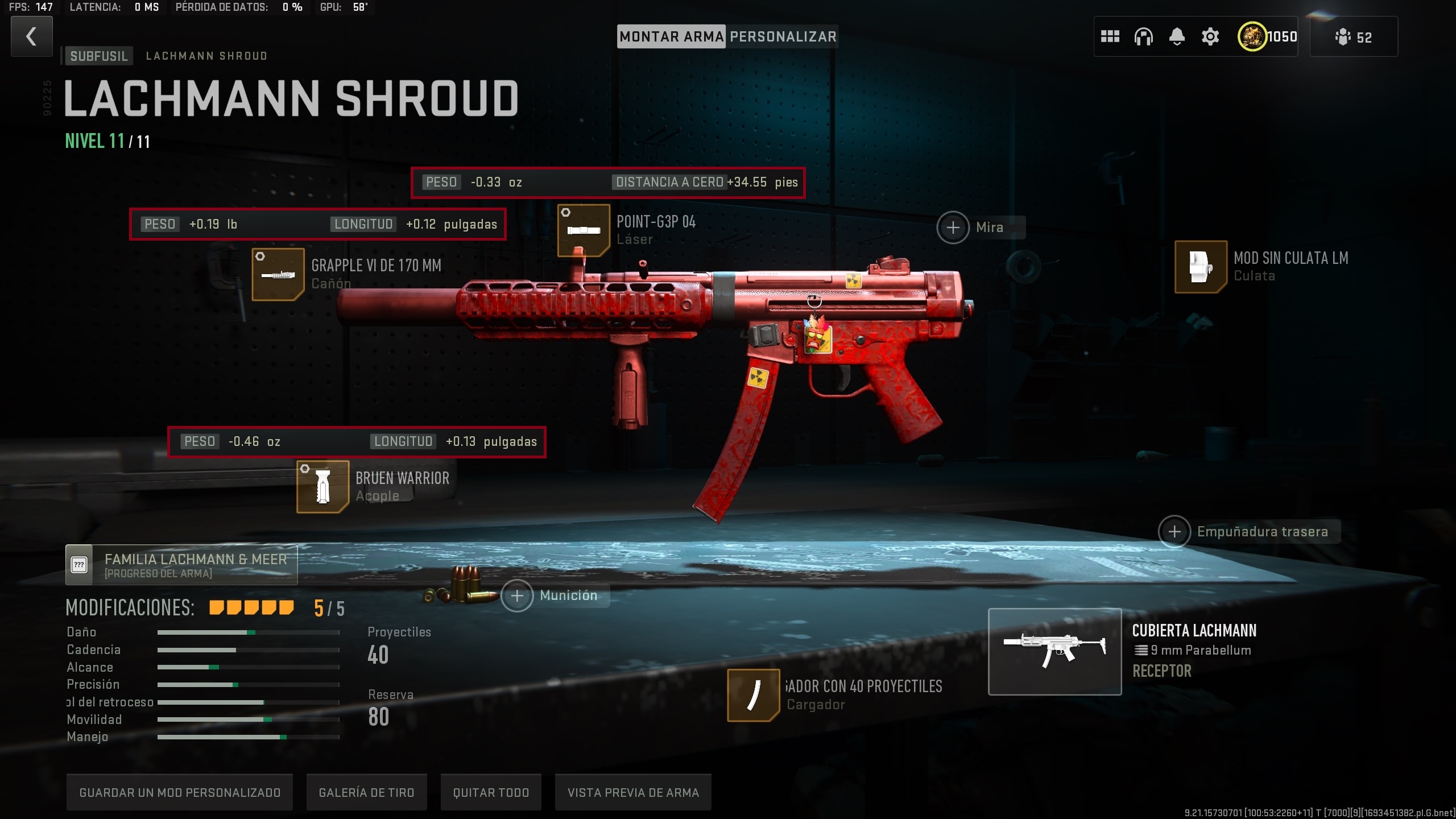Click the back arrow to exit gunsmith
The height and width of the screenshot is (819, 1456).
click(x=31, y=36)
